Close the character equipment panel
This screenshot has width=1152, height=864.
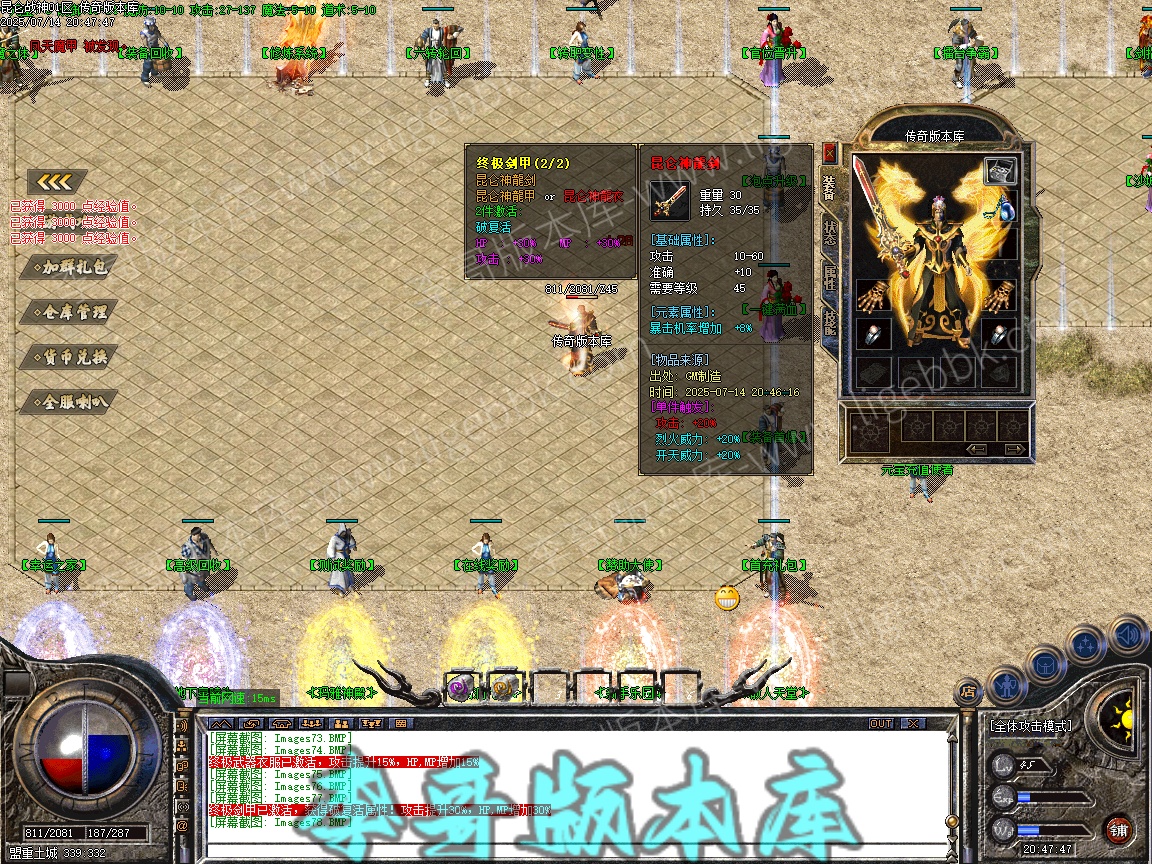pyautogui.click(x=829, y=151)
